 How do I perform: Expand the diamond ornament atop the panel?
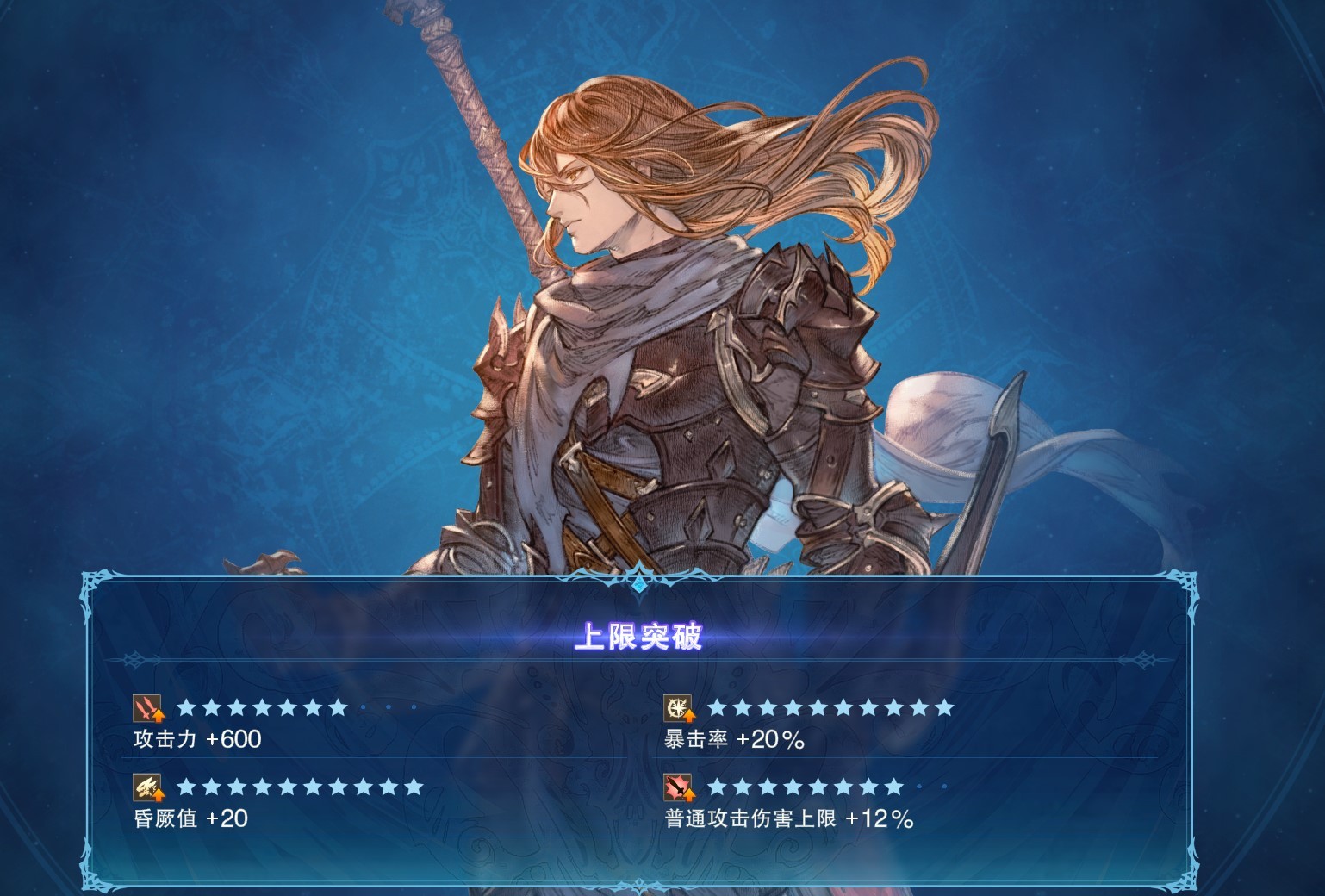click(x=639, y=582)
